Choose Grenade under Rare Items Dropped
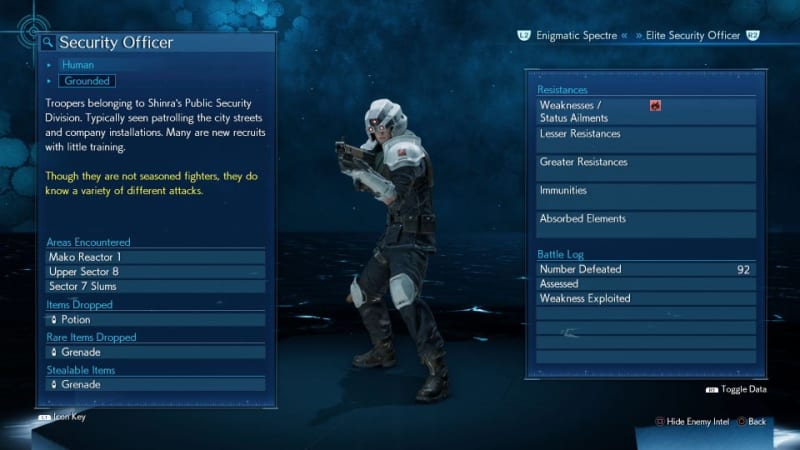Image resolution: width=800 pixels, height=450 pixels. 155,352
